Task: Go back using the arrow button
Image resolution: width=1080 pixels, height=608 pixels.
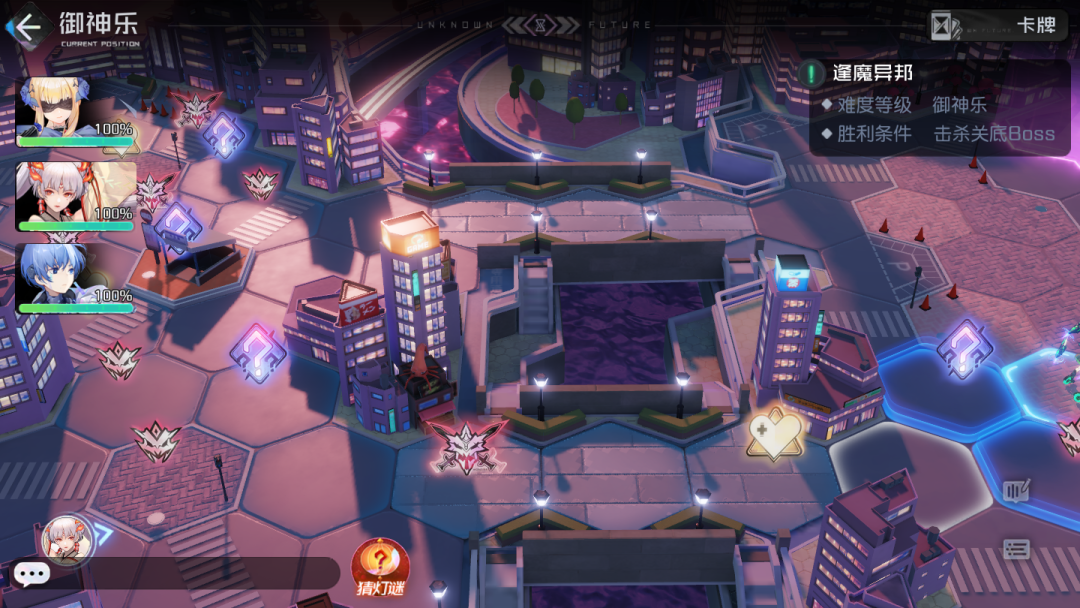Action: 27,26
